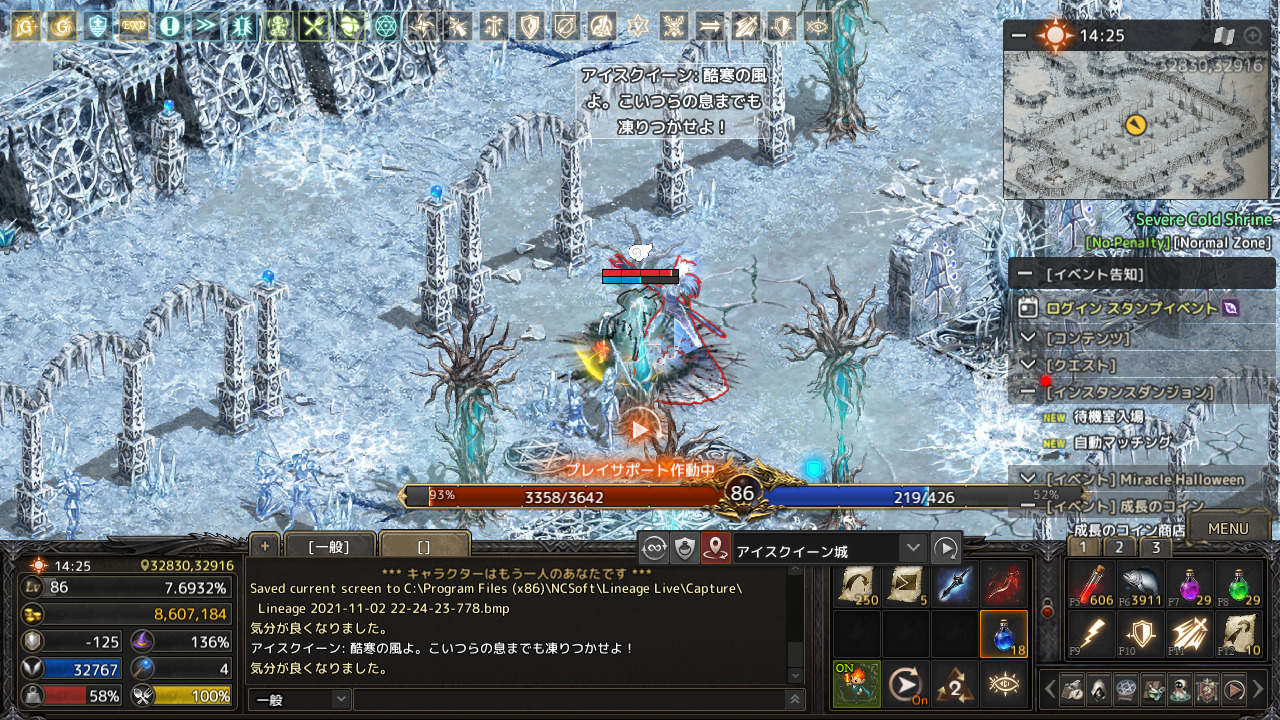The height and width of the screenshot is (720, 1280).
Task: Expand the [コンテンツ] section
Action: pos(1028,338)
